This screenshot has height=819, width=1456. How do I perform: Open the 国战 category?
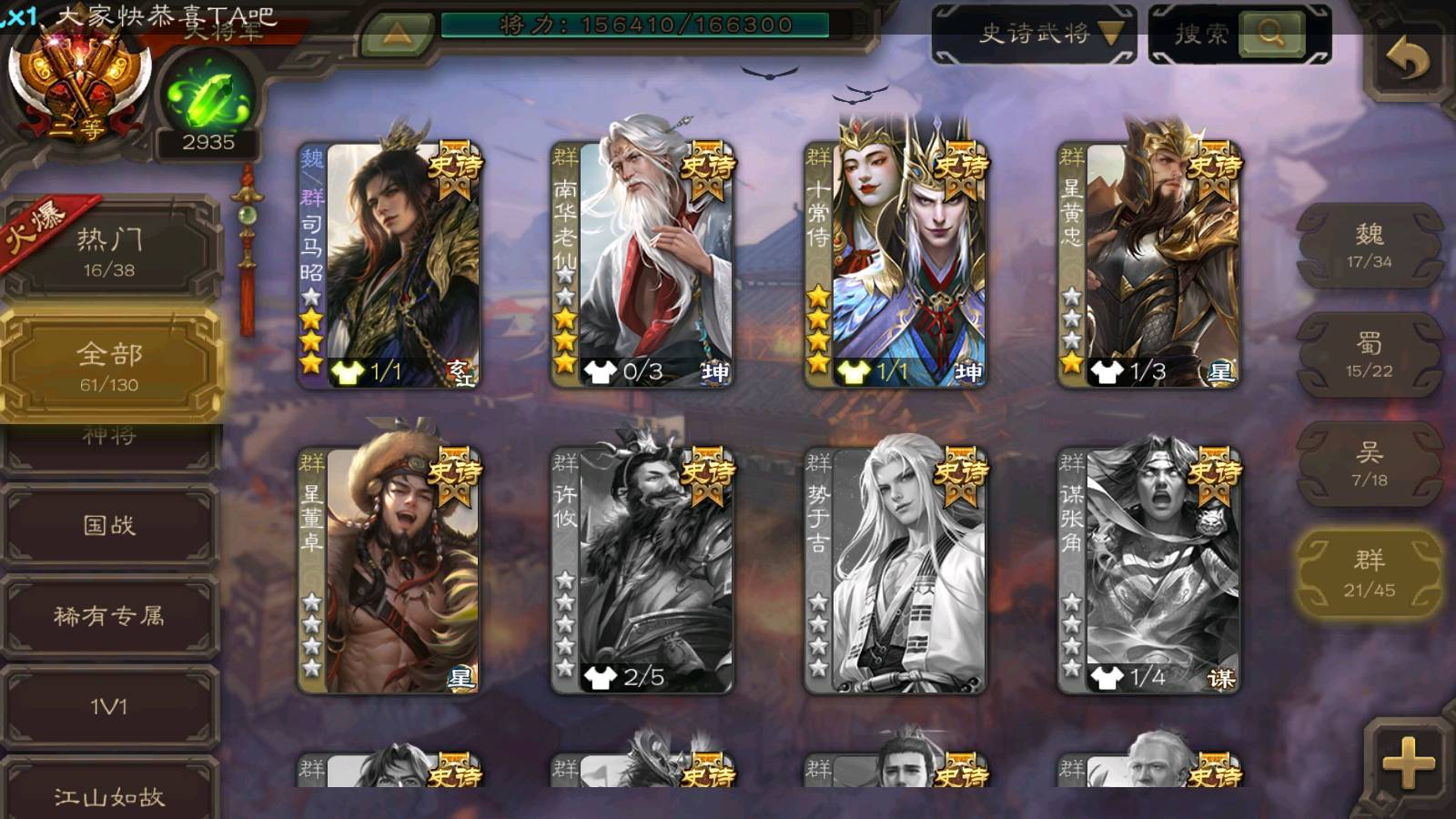109,525
